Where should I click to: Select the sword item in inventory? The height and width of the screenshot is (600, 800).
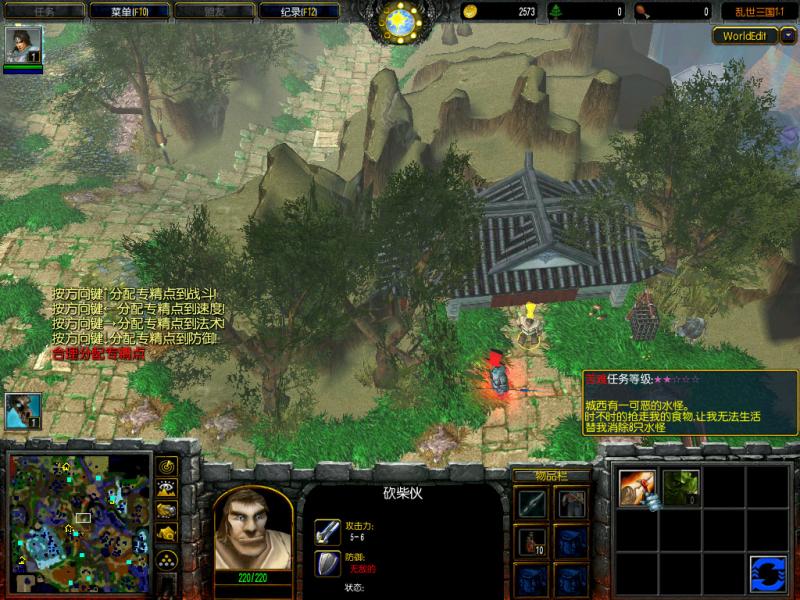point(532,504)
